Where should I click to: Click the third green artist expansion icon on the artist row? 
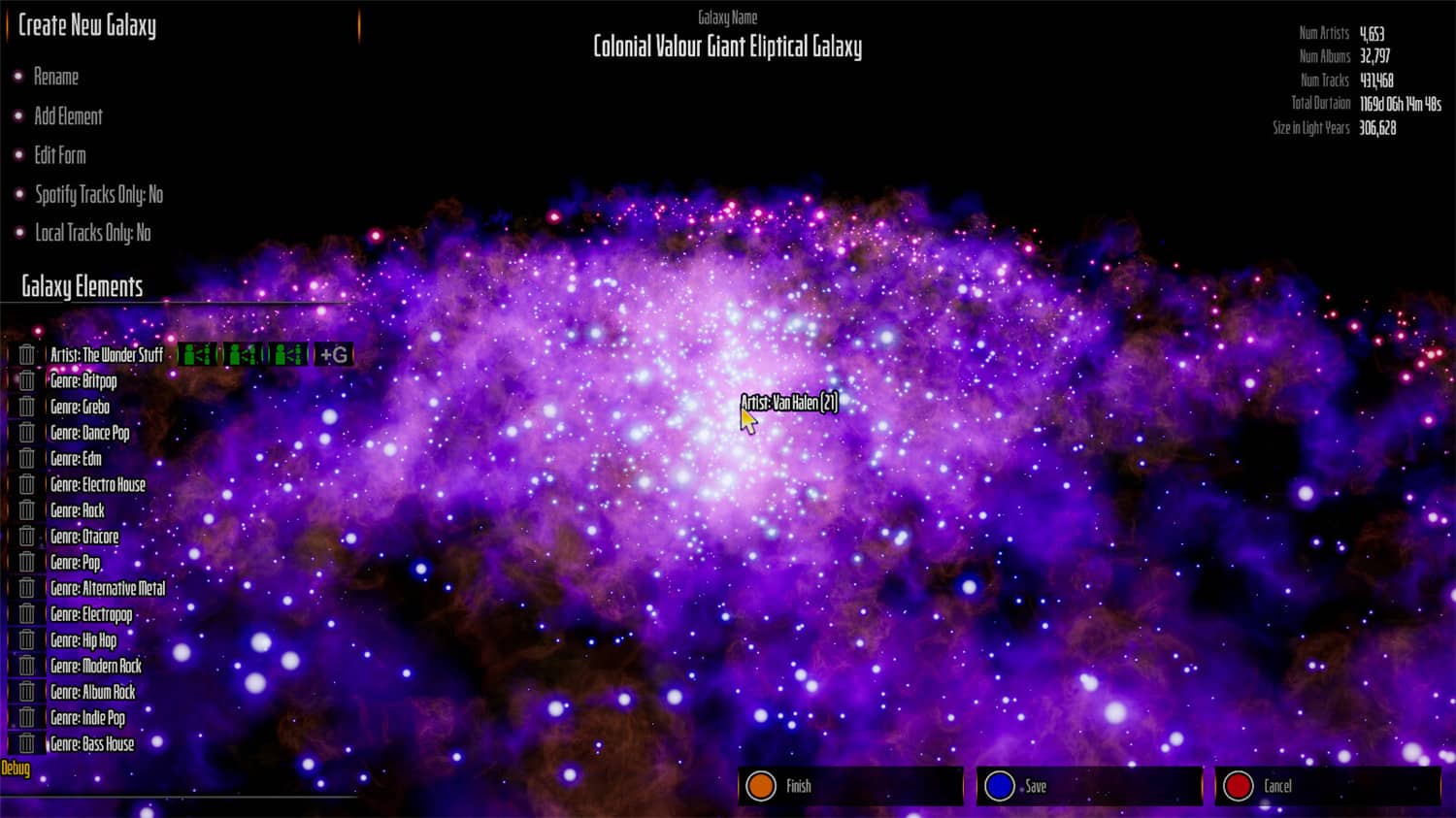point(286,354)
